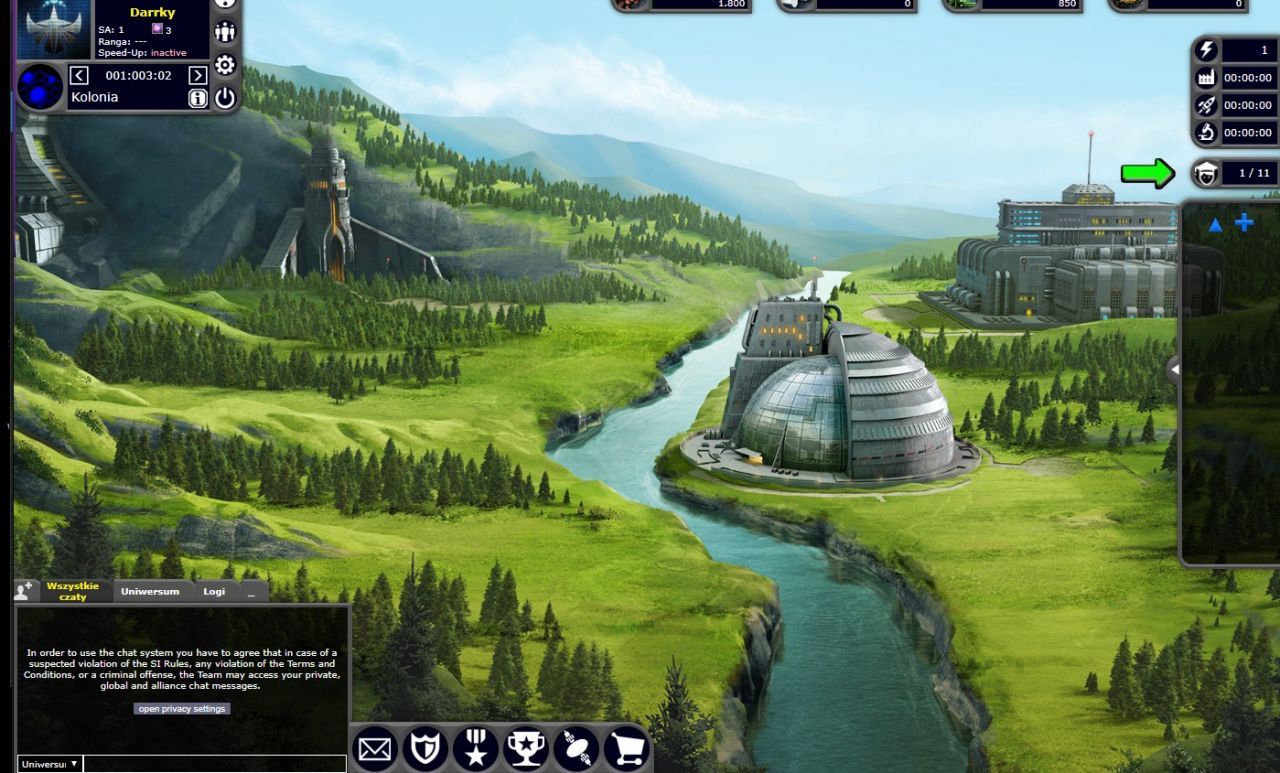Open the three-people alliance icon

click(225, 32)
